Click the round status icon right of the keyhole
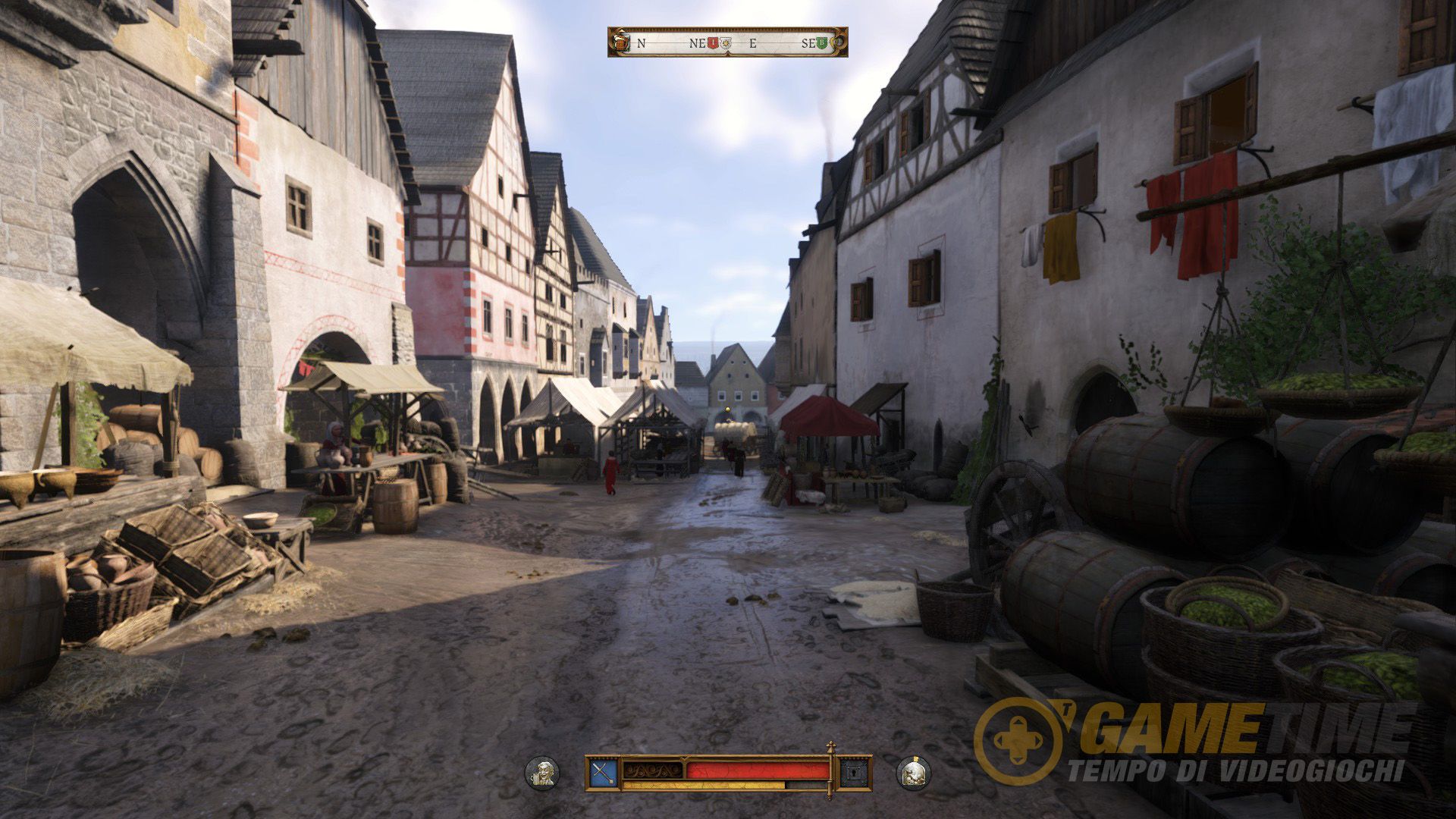The width and height of the screenshot is (1456, 819). (914, 773)
